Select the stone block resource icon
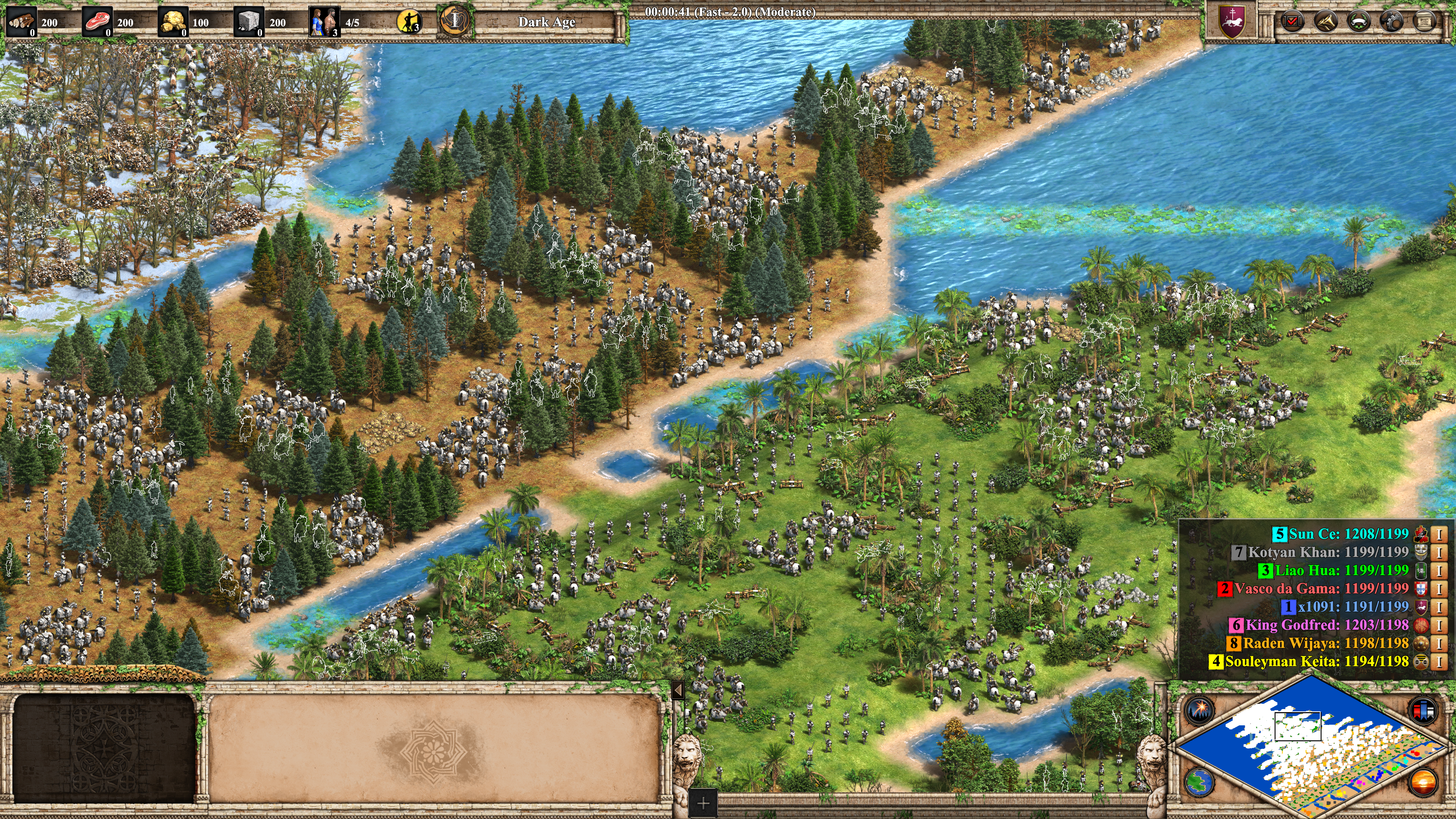This screenshot has width=1456, height=819. pos(248,23)
